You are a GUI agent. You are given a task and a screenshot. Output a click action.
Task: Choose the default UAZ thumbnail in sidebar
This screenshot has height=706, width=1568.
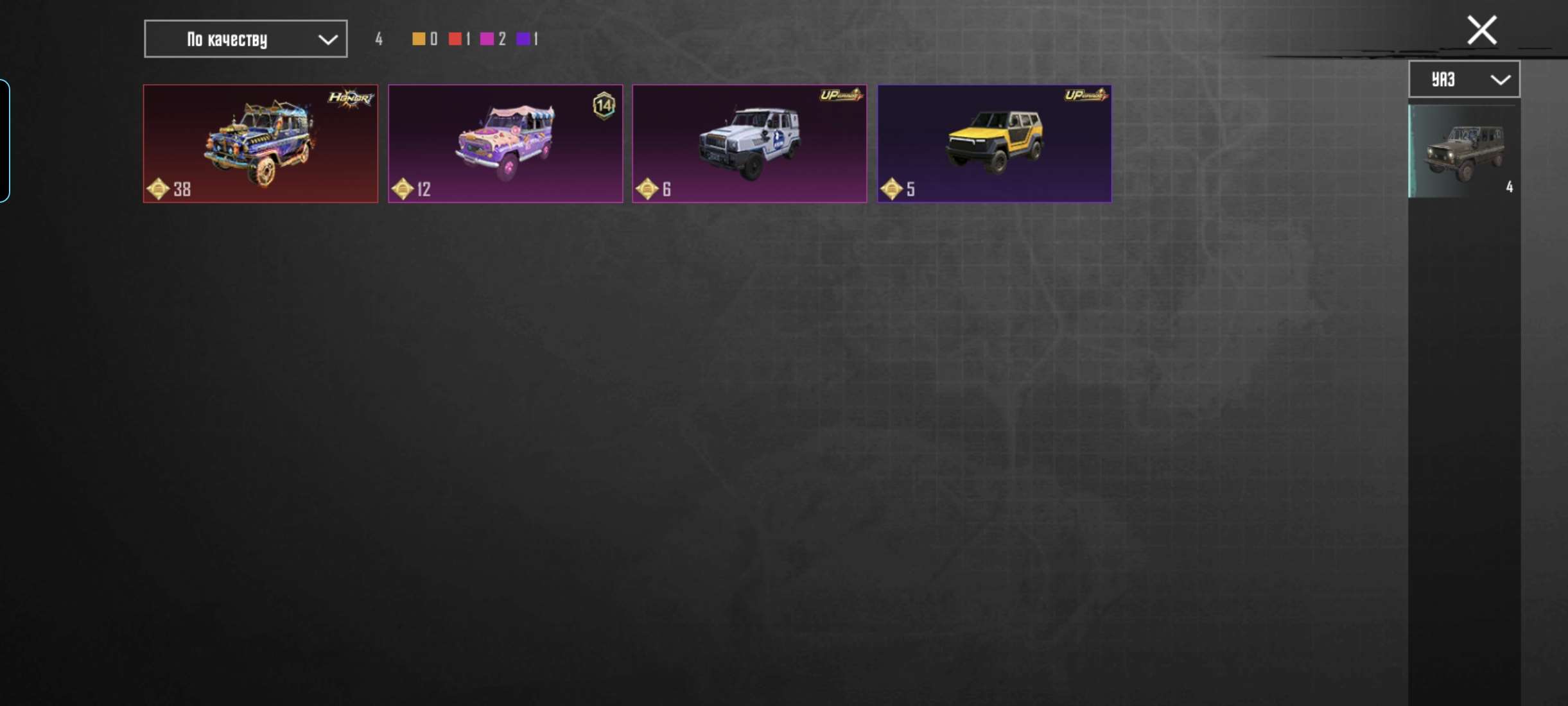[x=1463, y=152]
